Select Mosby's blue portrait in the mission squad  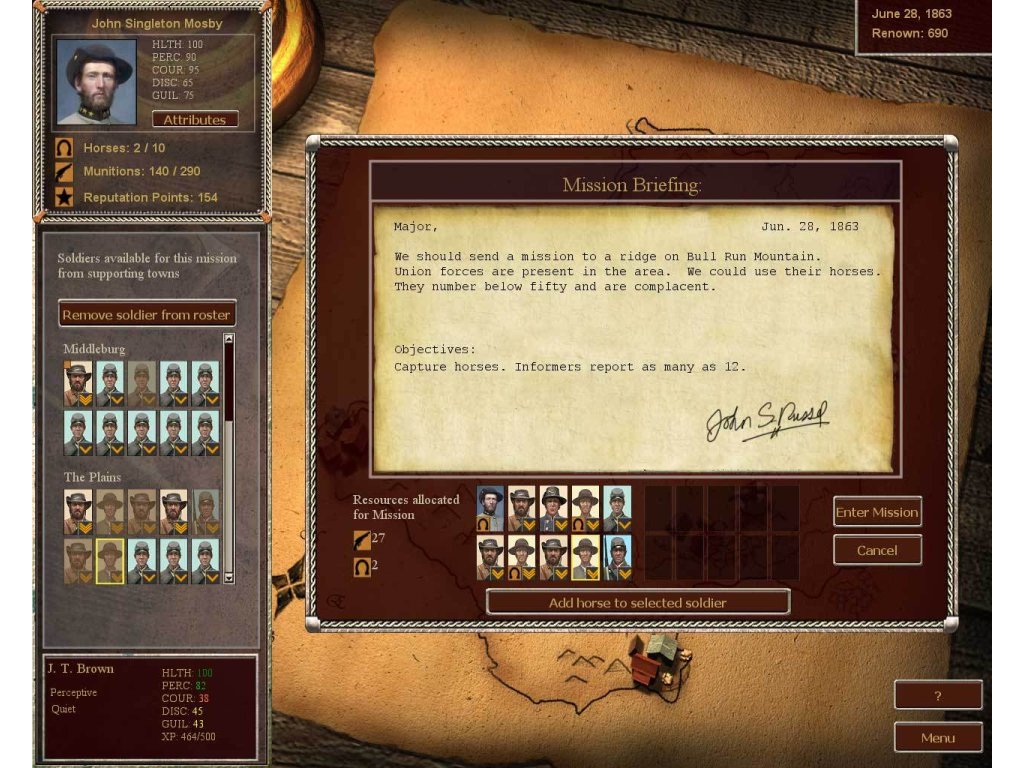(490, 507)
